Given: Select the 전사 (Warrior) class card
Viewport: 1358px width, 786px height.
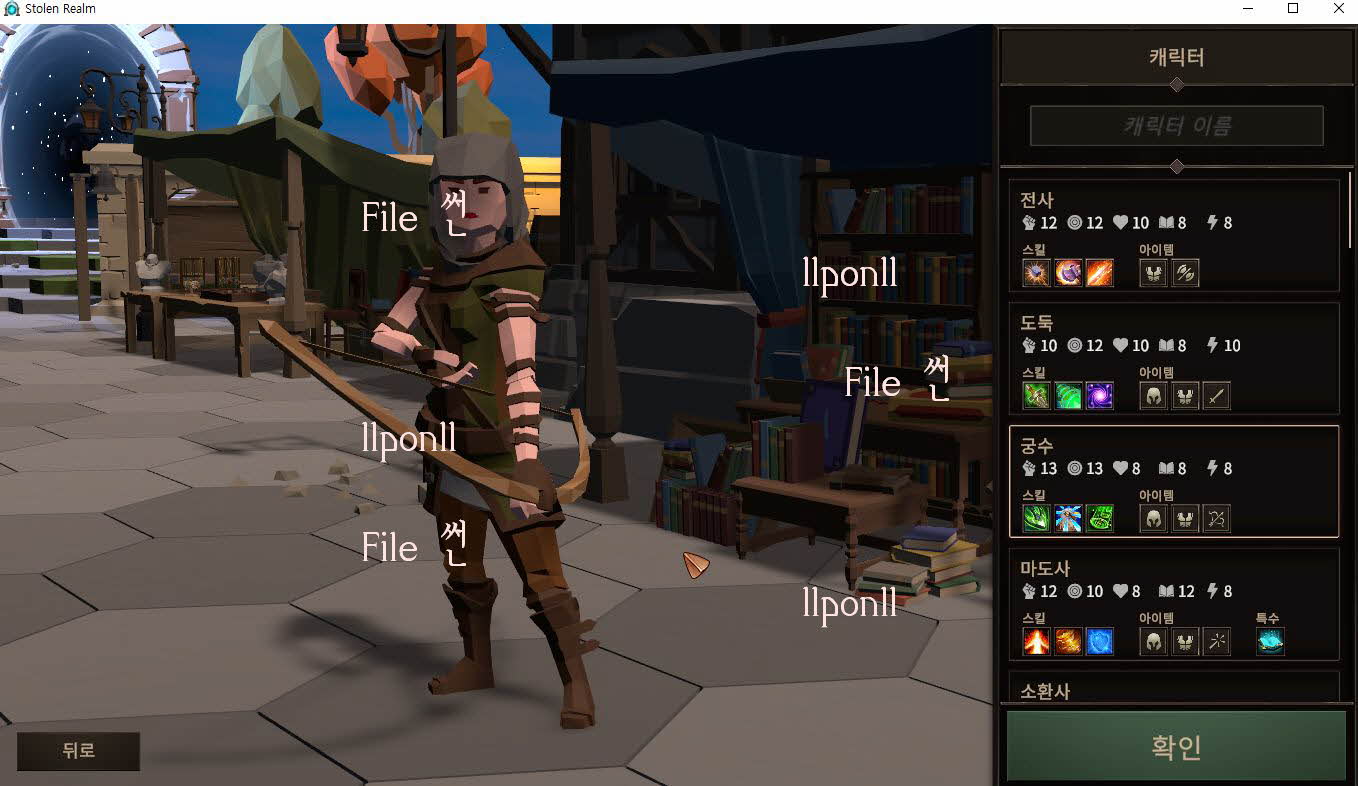Looking at the screenshot, I should click(x=1174, y=235).
